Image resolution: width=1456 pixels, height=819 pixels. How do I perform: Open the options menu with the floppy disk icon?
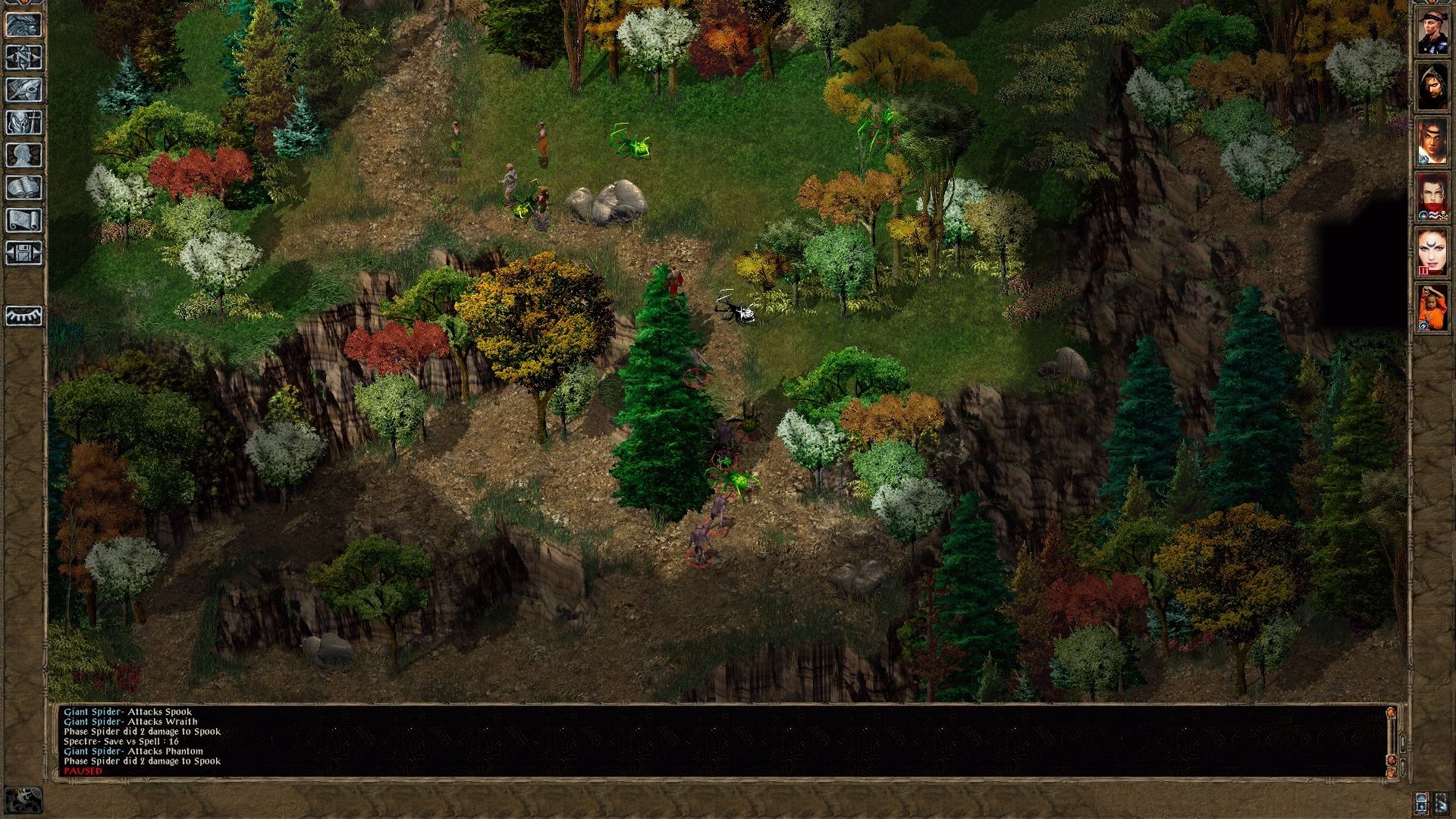click(24, 253)
